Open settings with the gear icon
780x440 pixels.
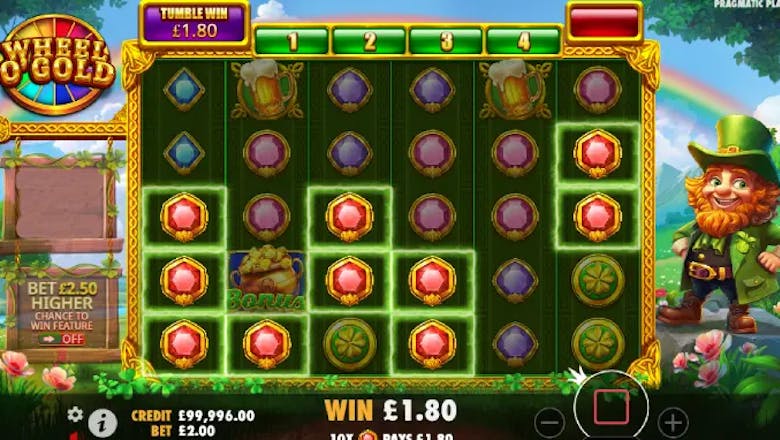point(75,414)
